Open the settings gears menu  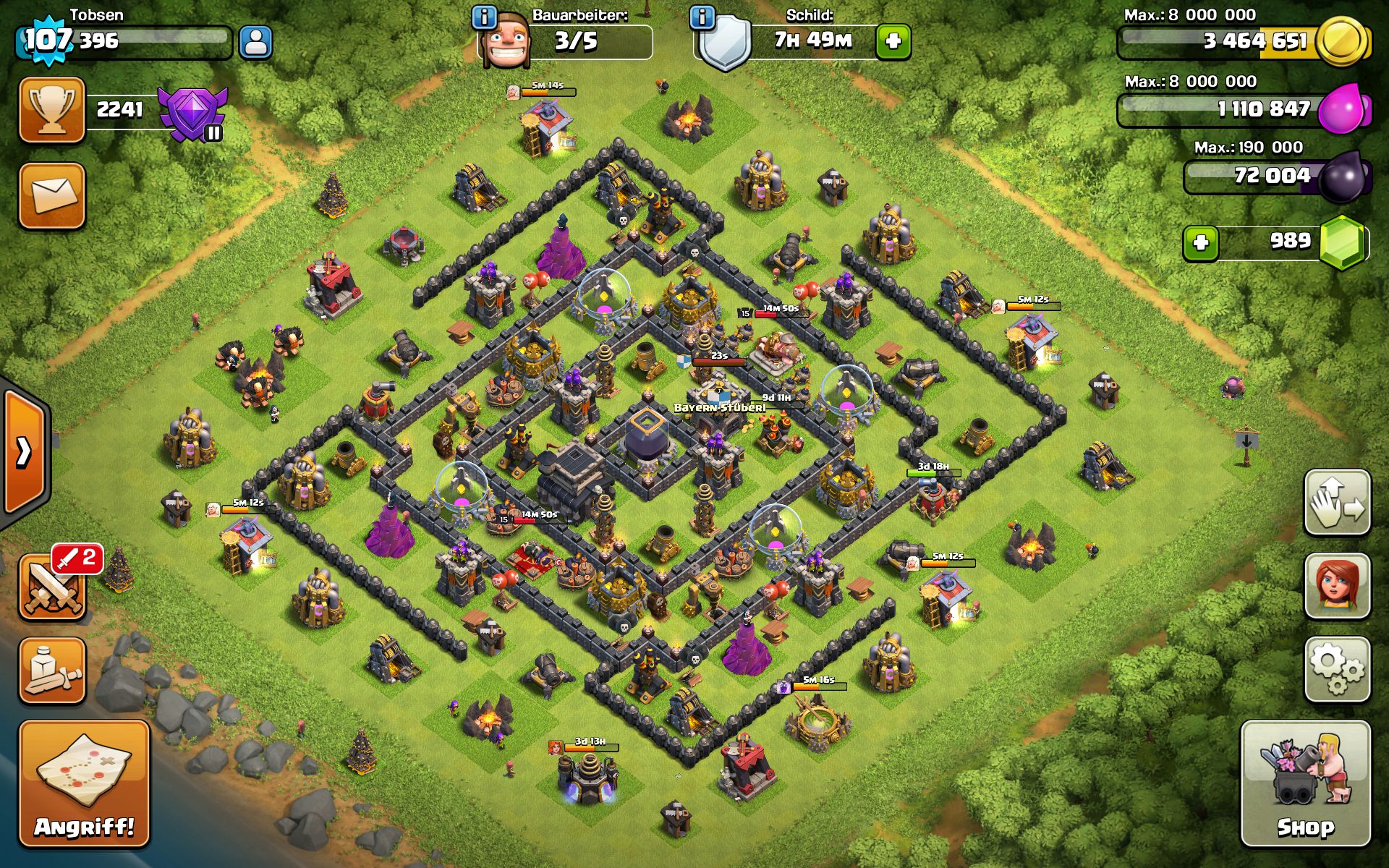pos(1337,670)
